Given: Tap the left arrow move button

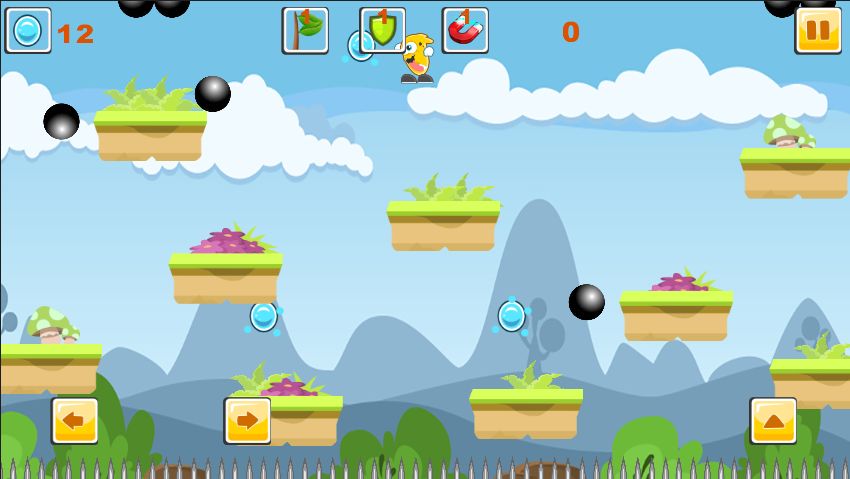Looking at the screenshot, I should click(75, 421).
